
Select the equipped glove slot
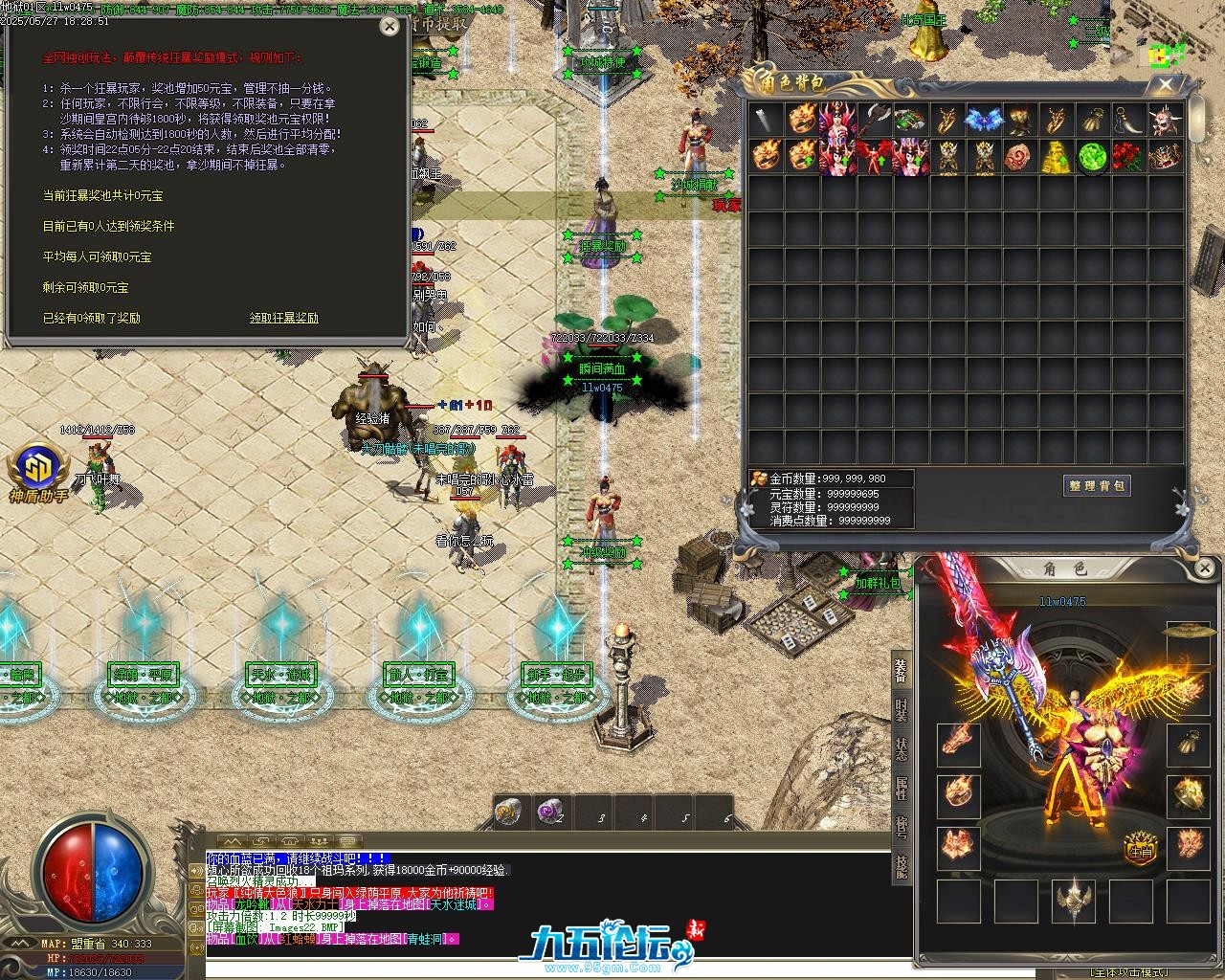[1189, 744]
